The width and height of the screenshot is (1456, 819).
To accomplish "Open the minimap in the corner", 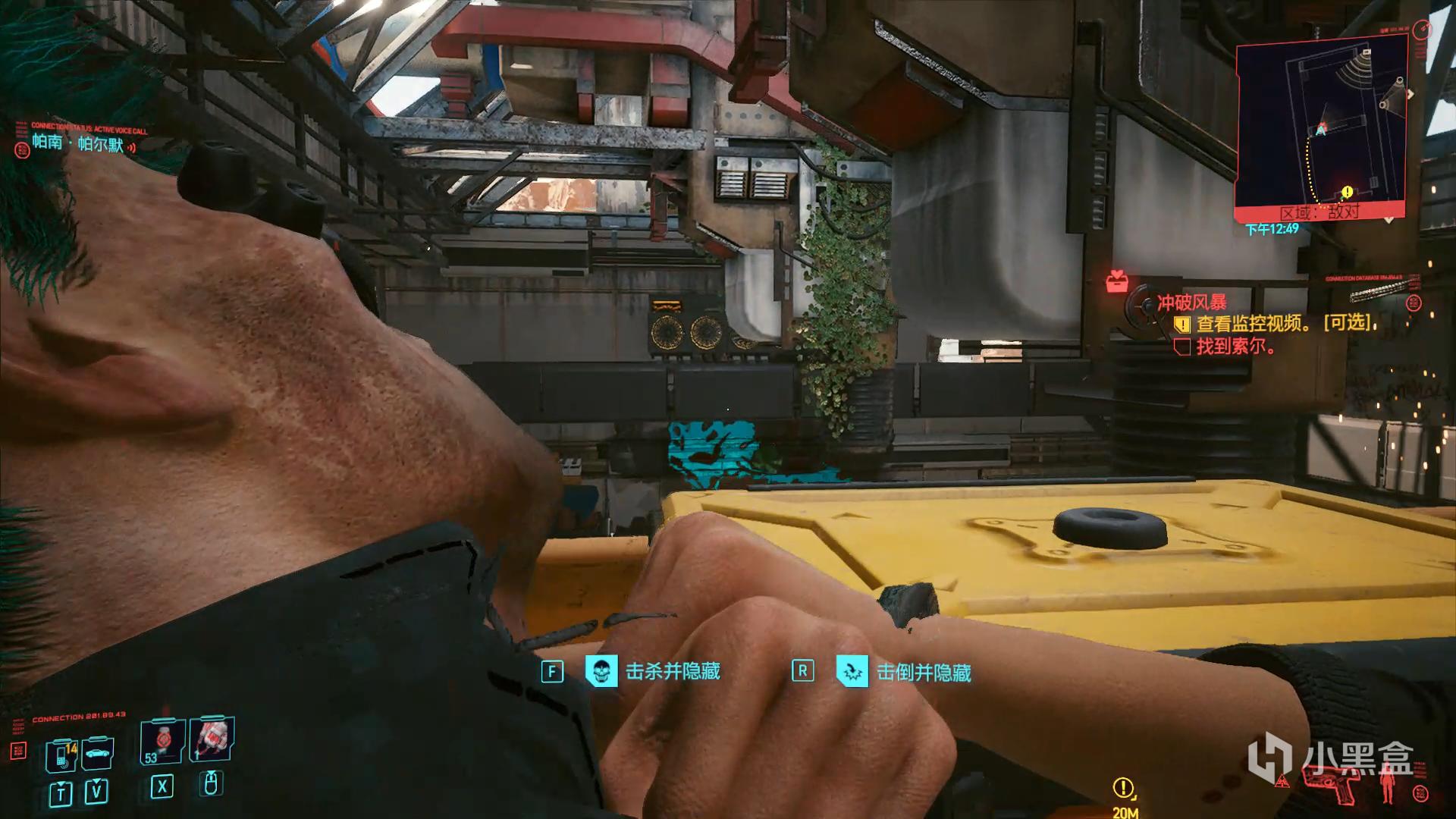I will [1321, 125].
